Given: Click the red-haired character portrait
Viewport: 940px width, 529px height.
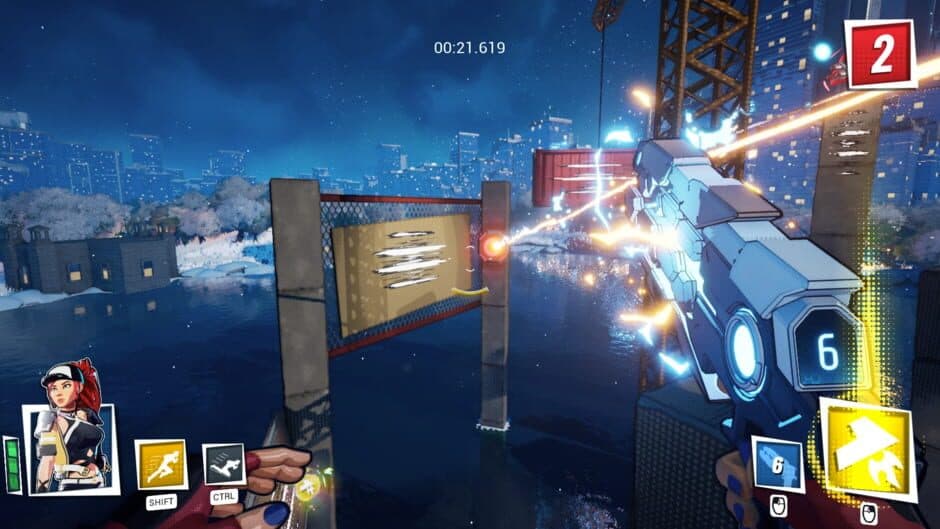Looking at the screenshot, I should coord(69,440).
